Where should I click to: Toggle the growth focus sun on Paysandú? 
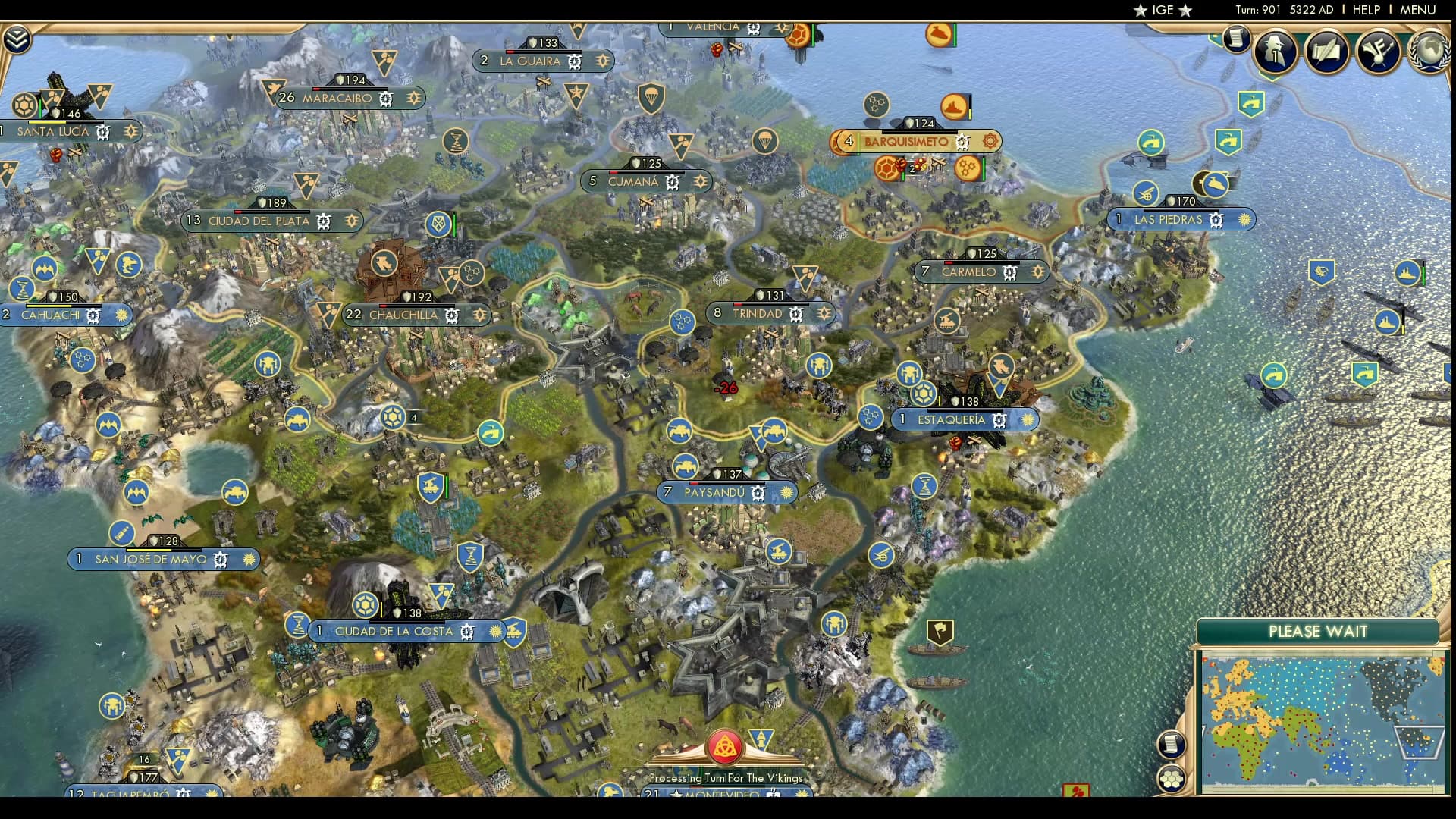(786, 493)
